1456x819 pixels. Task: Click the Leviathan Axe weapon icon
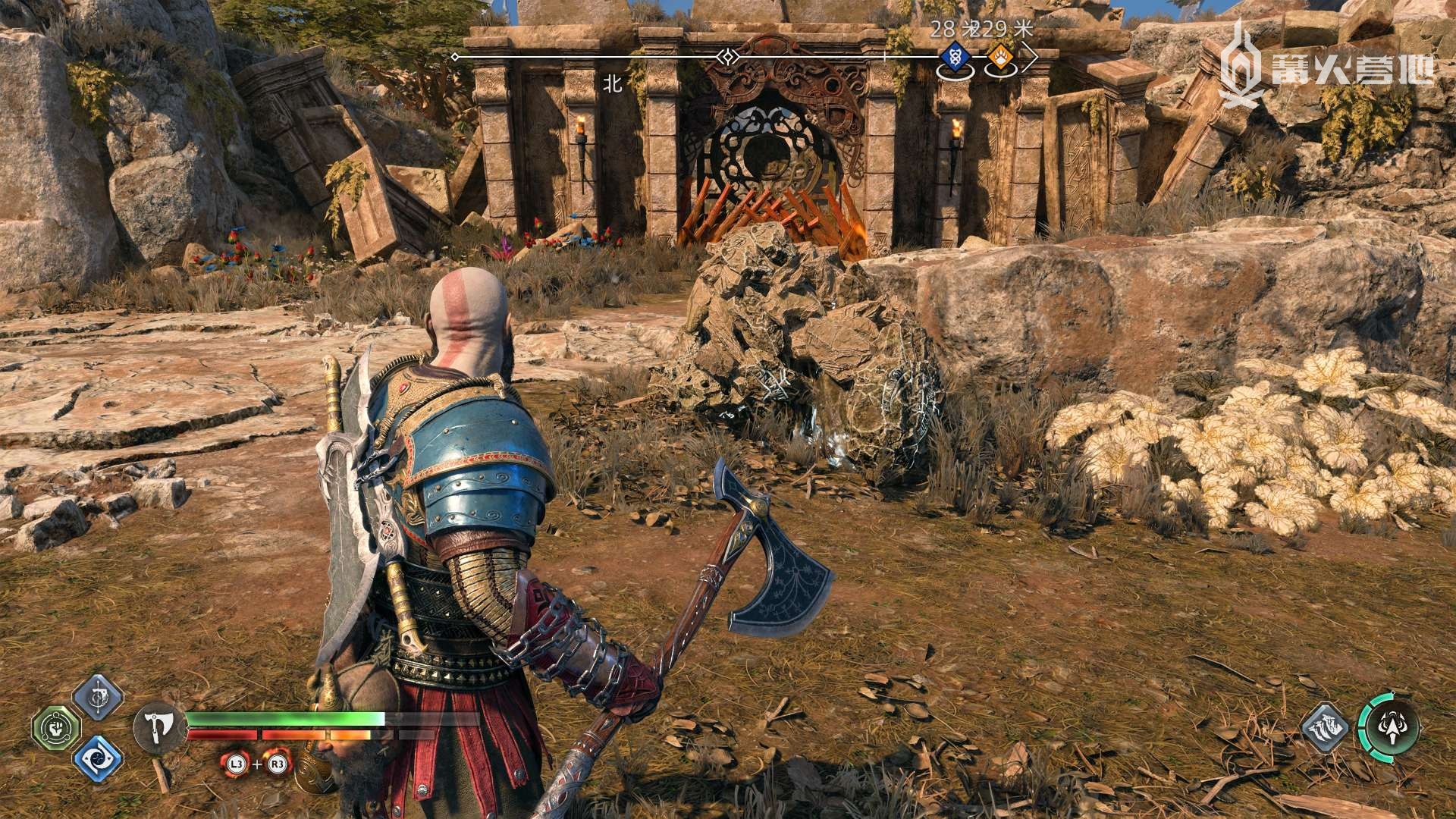click(x=158, y=730)
